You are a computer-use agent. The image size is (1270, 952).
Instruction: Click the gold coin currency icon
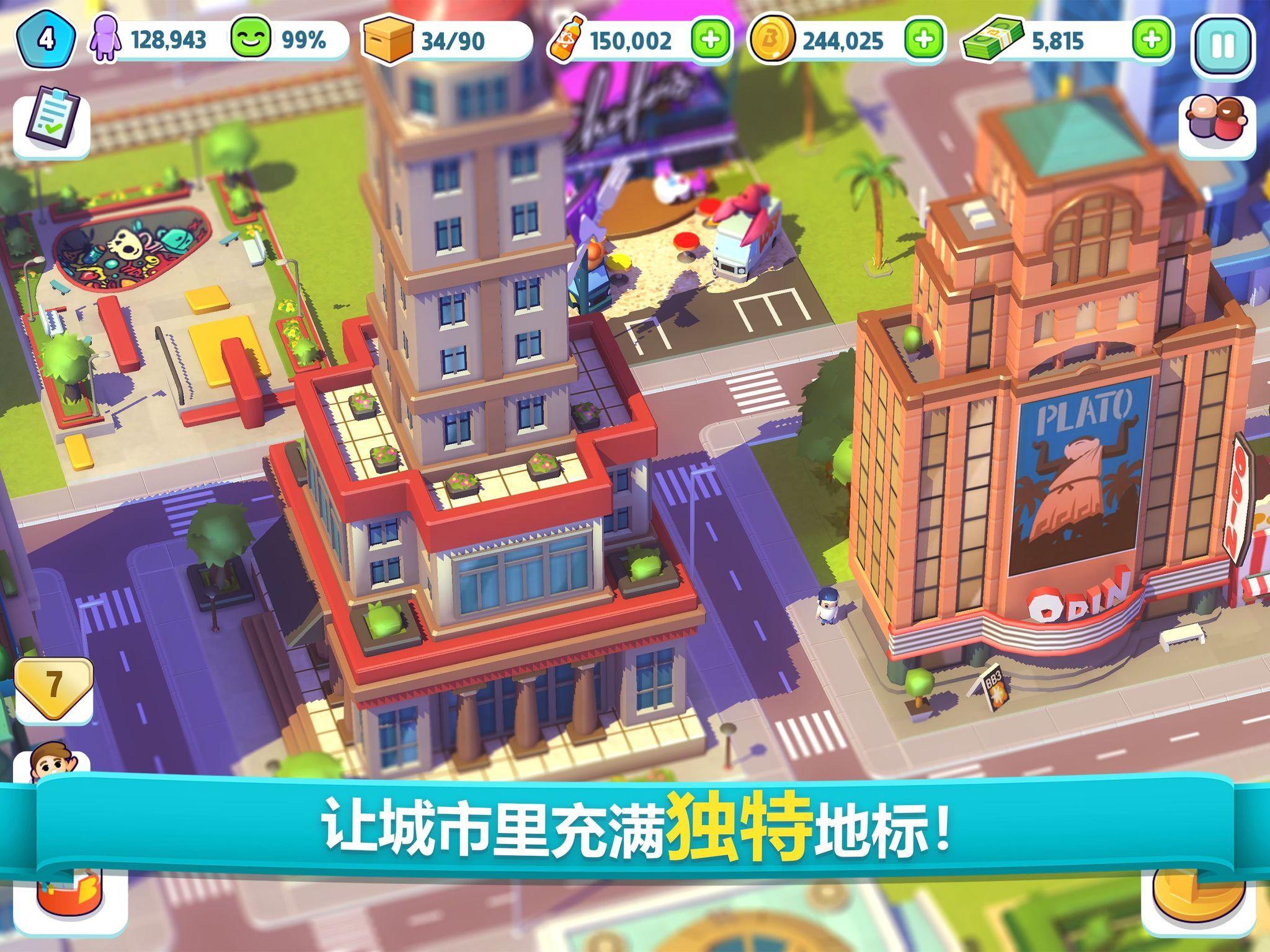coord(772,40)
